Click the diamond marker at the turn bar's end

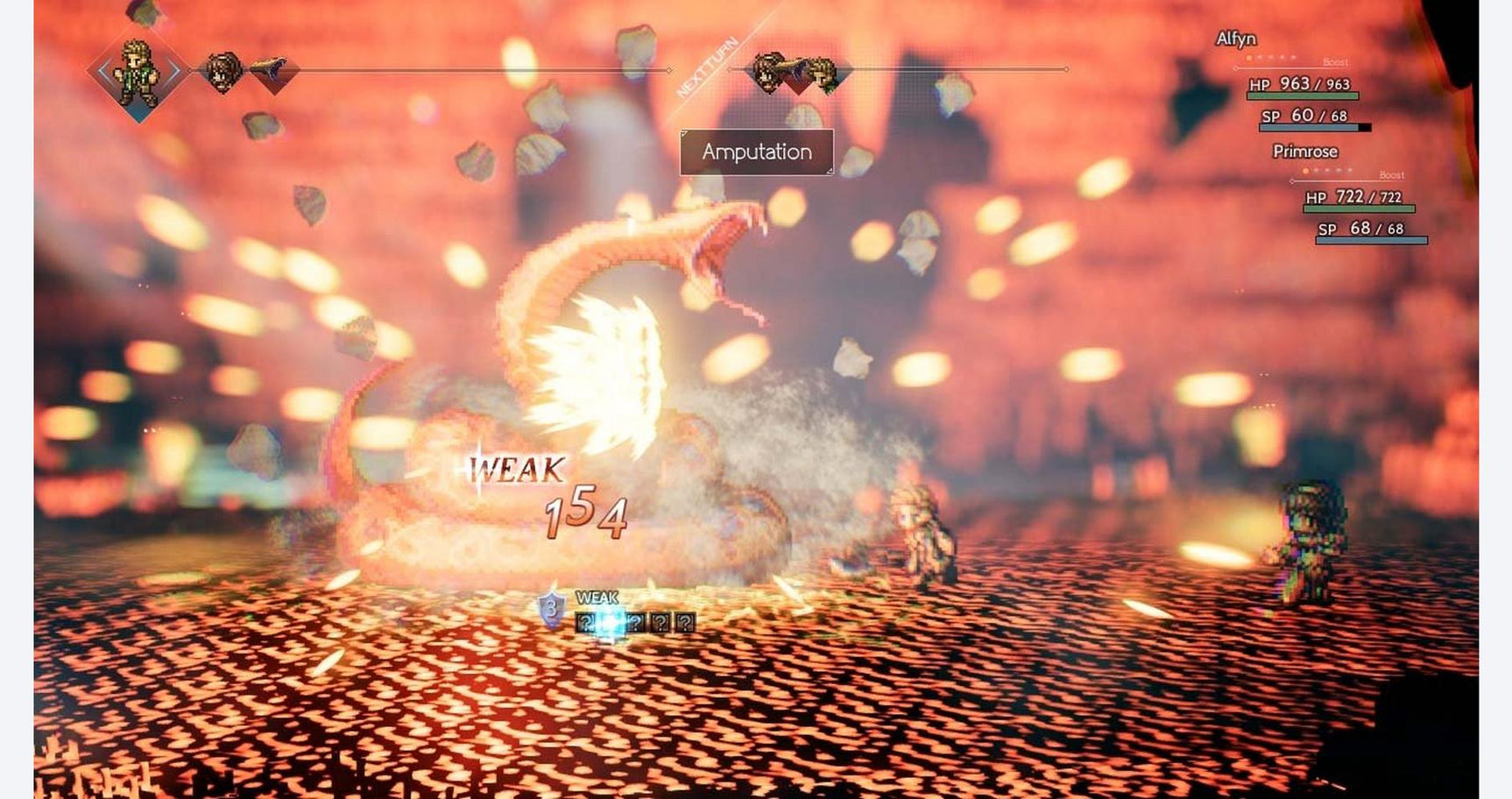[x=1068, y=68]
